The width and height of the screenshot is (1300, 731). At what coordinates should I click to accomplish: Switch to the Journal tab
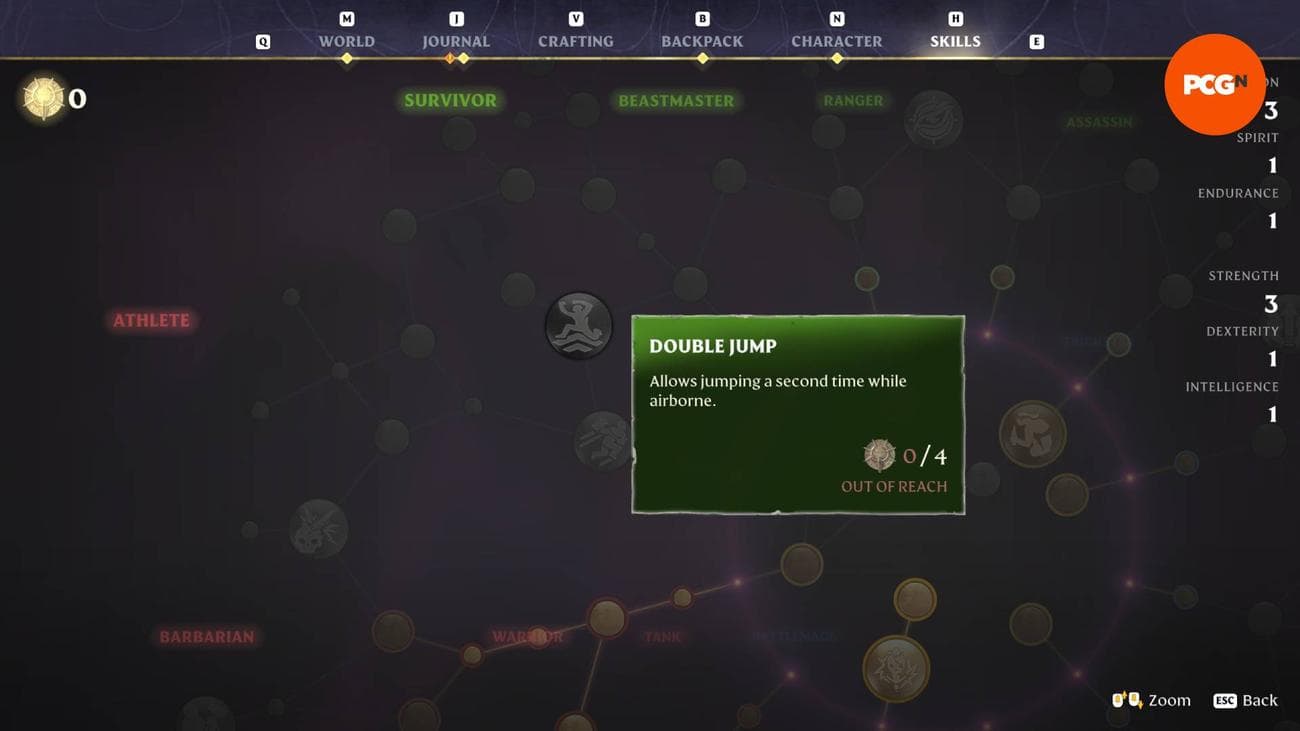point(455,41)
